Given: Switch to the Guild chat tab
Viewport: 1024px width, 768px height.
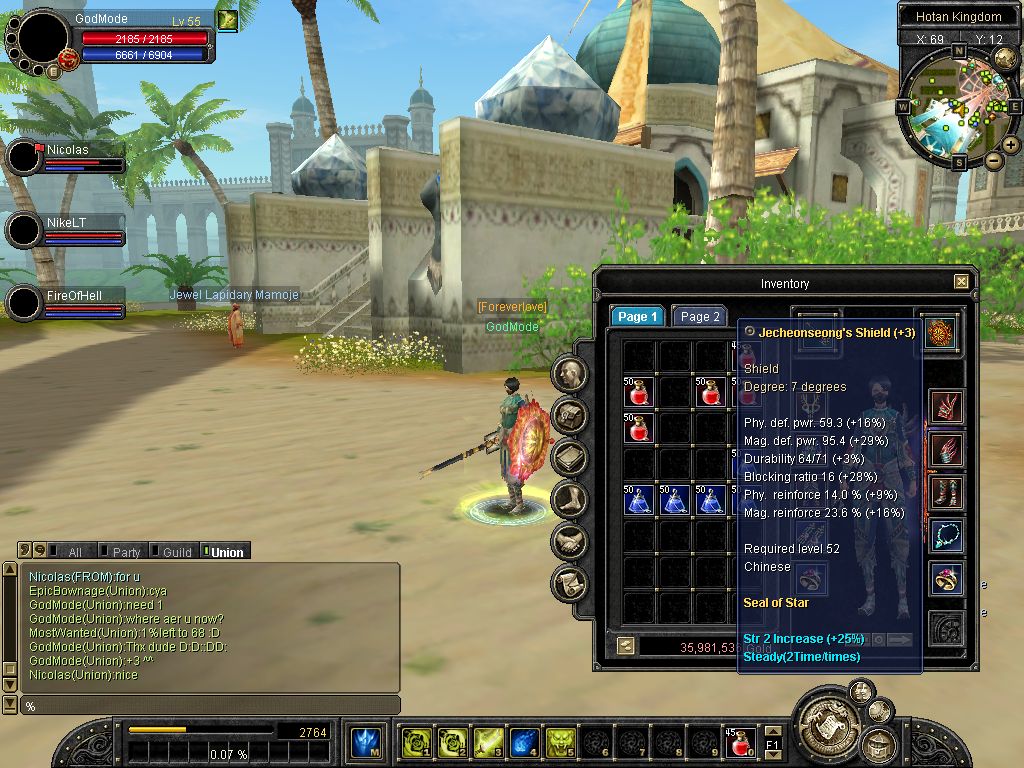Looking at the screenshot, I should [x=172, y=552].
